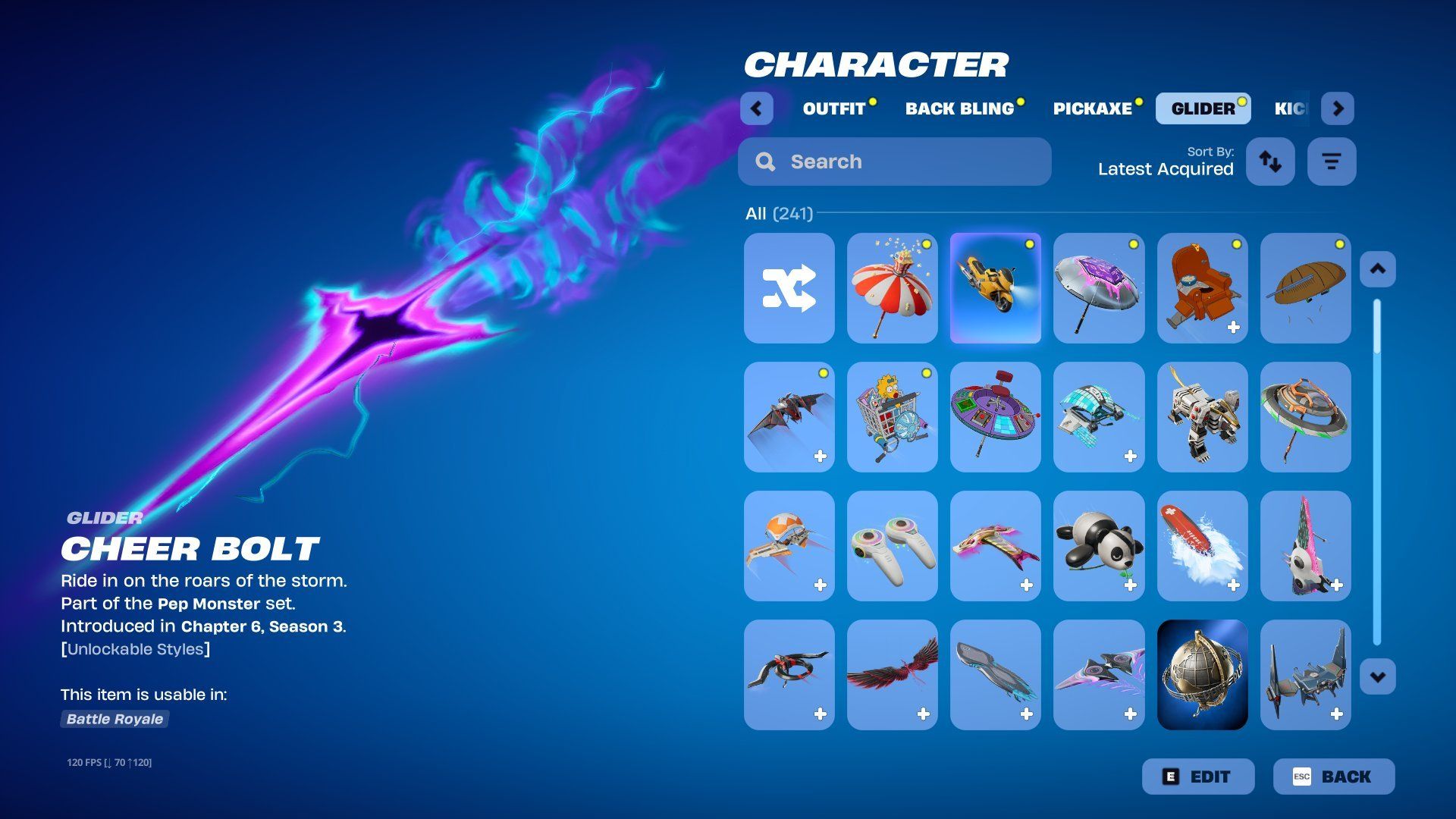The image size is (1456, 819).
Task: Change sort order with the arrows button
Action: click(1270, 162)
